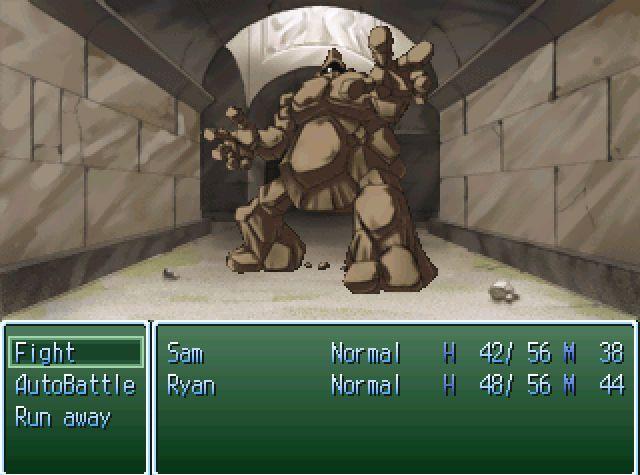Choose AutoBattle from the battle menu
Viewport: 640px width, 475px height.
[x=75, y=385]
